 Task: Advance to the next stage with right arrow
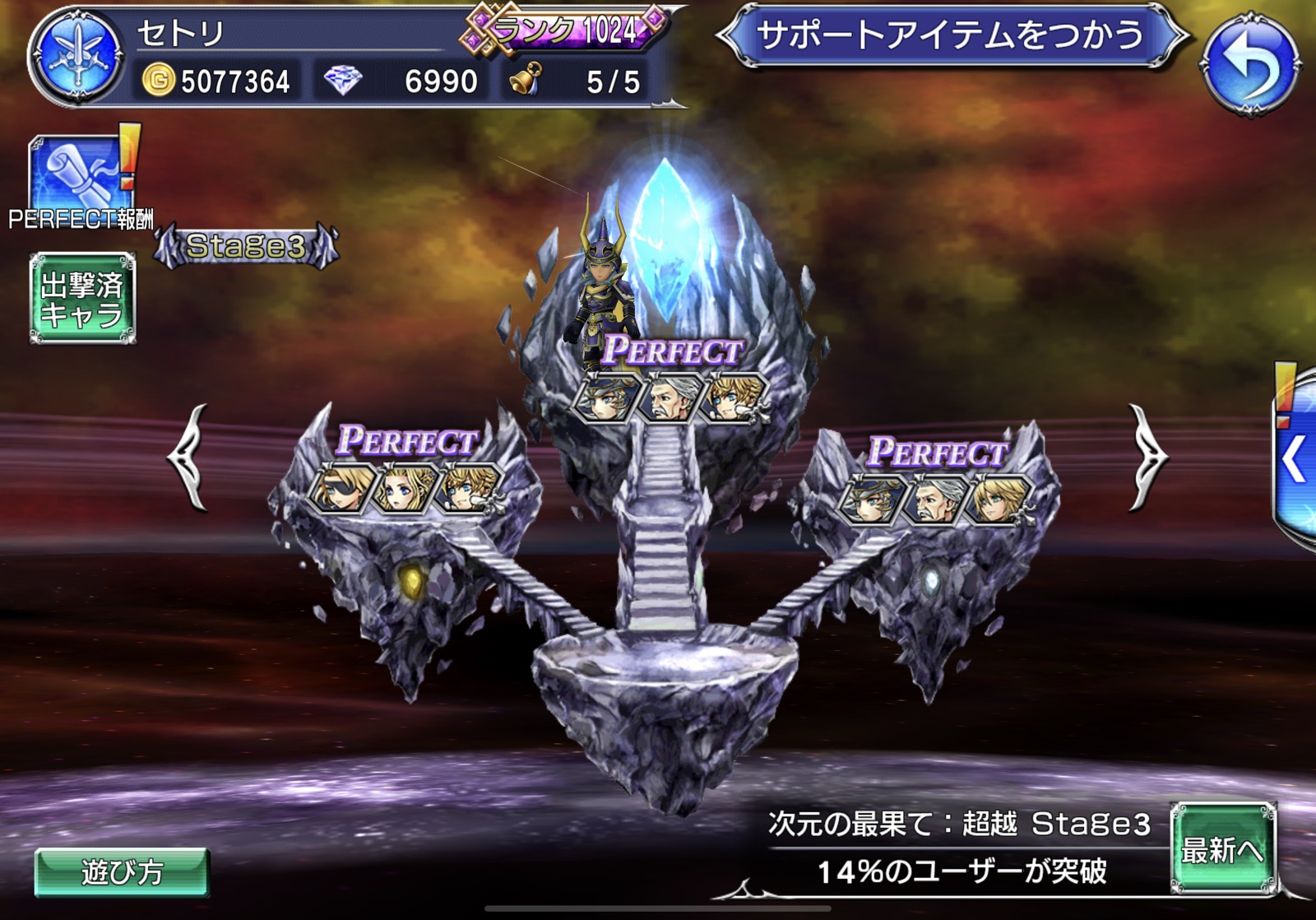pos(1147,457)
